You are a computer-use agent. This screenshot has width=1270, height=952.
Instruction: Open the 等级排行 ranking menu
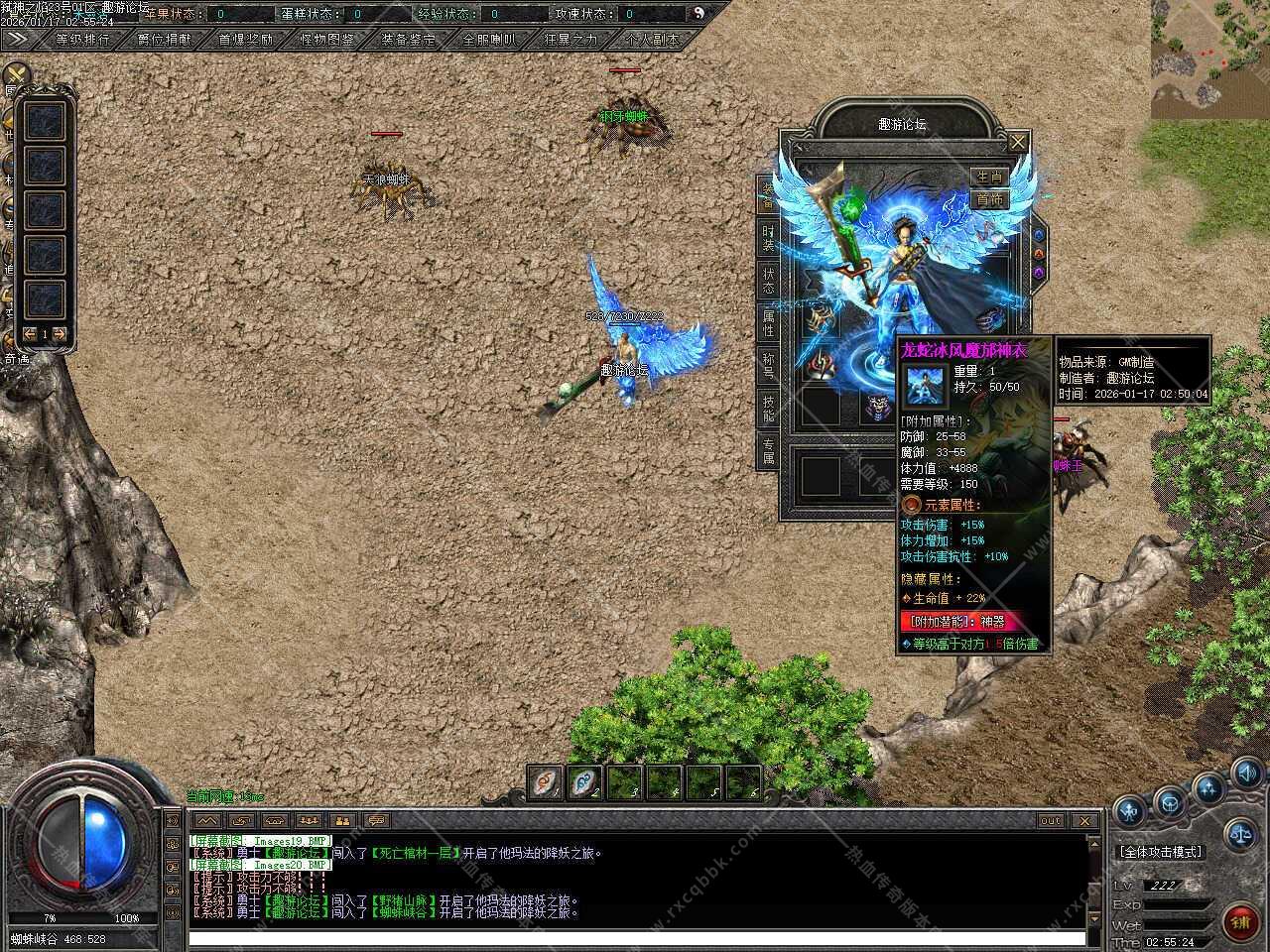(83, 40)
